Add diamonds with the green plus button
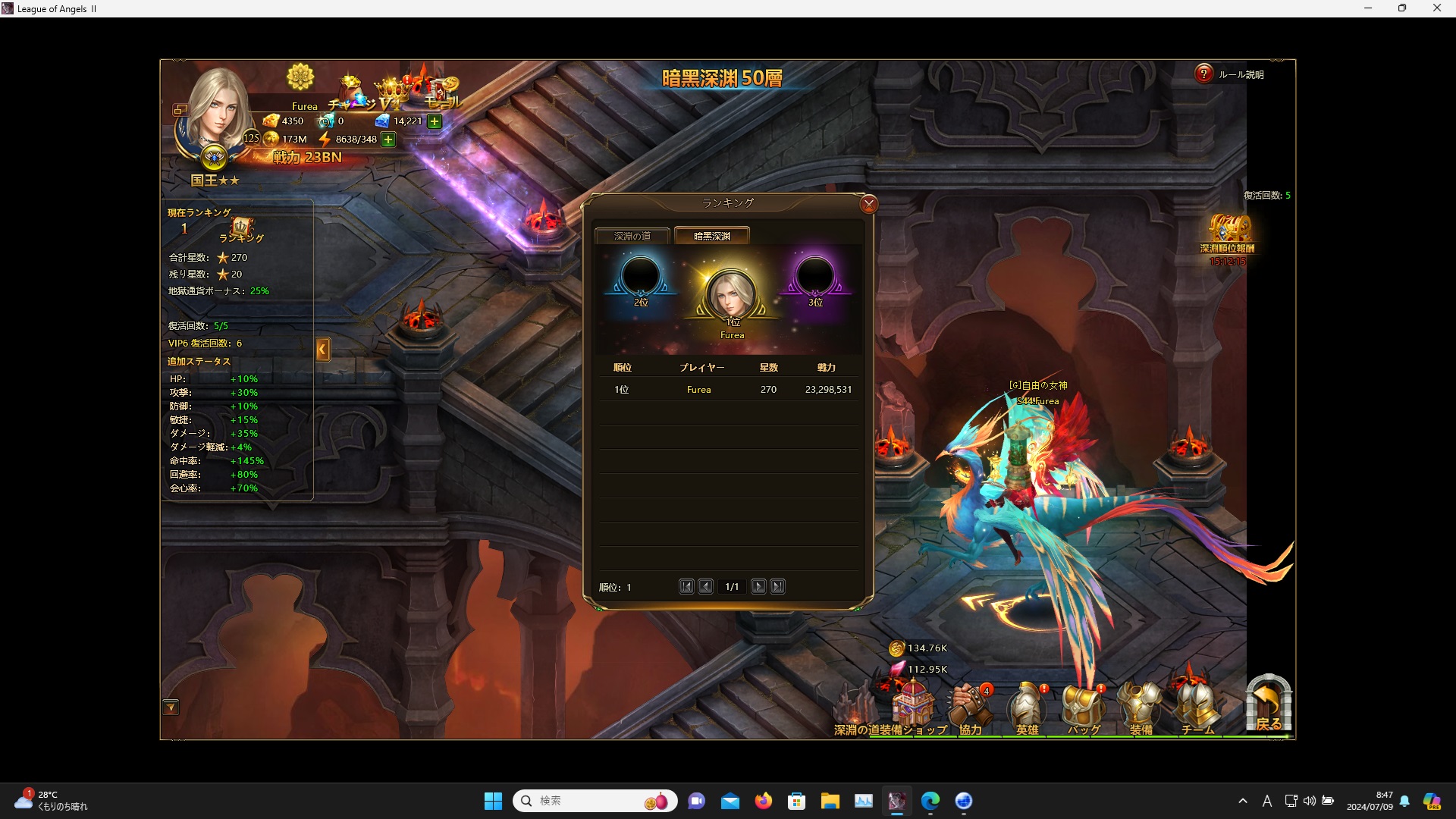This screenshot has width=1456, height=819. tap(435, 121)
